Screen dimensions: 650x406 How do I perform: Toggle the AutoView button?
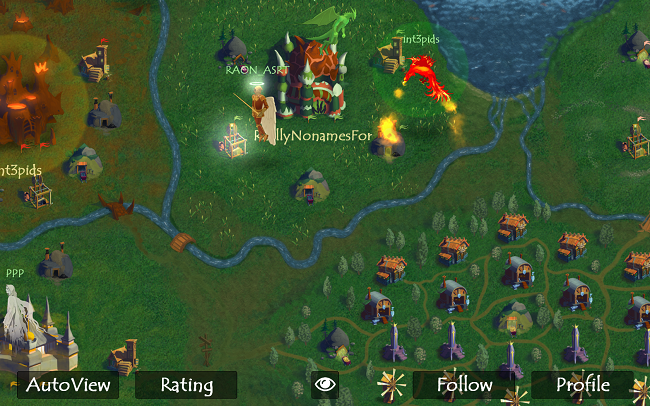pyautogui.click(x=67, y=385)
